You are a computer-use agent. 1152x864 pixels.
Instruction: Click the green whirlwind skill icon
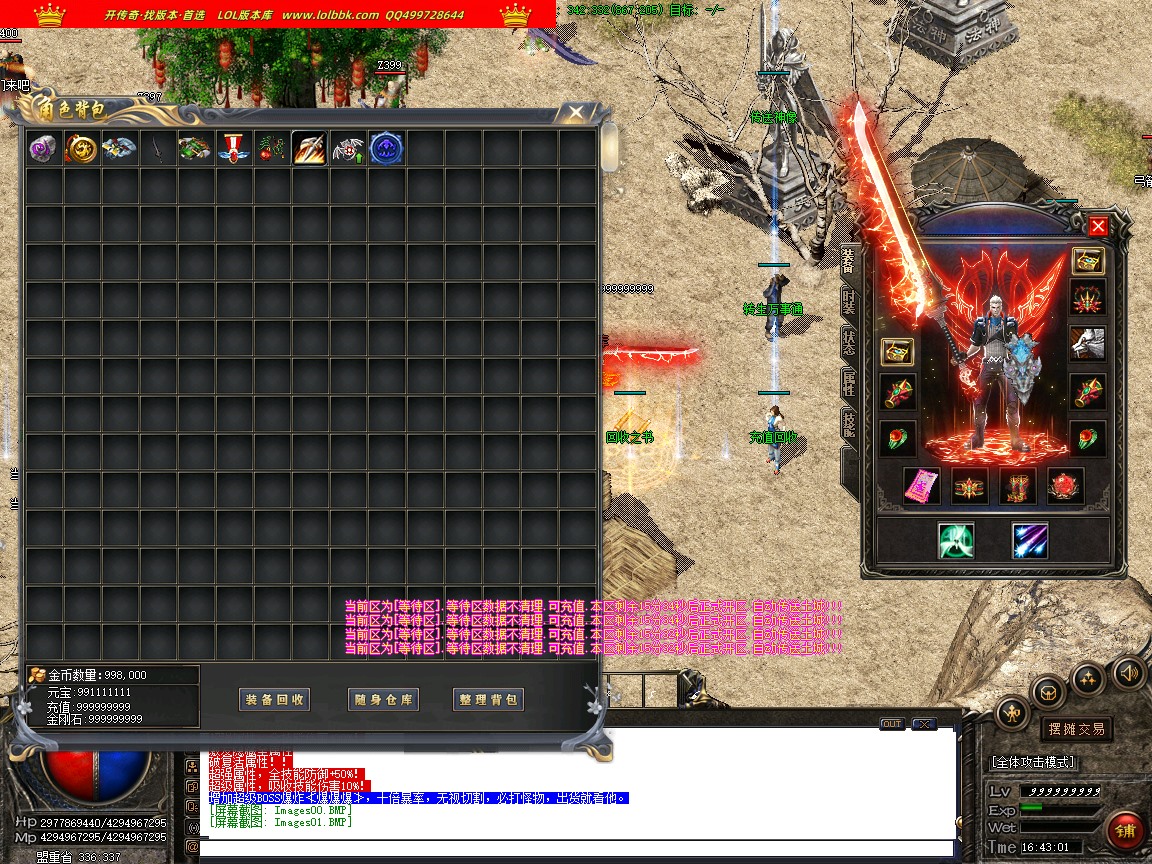[x=956, y=541]
